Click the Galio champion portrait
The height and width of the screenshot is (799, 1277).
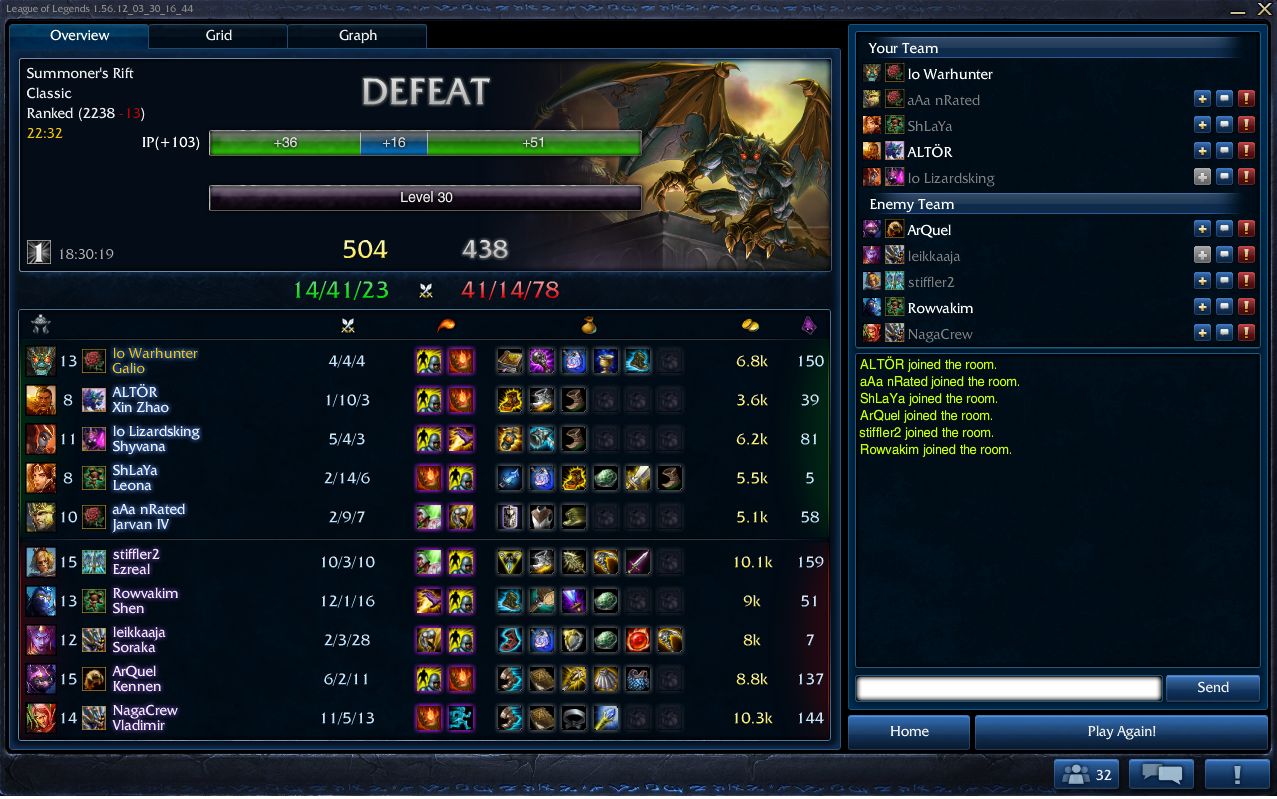click(x=41, y=361)
